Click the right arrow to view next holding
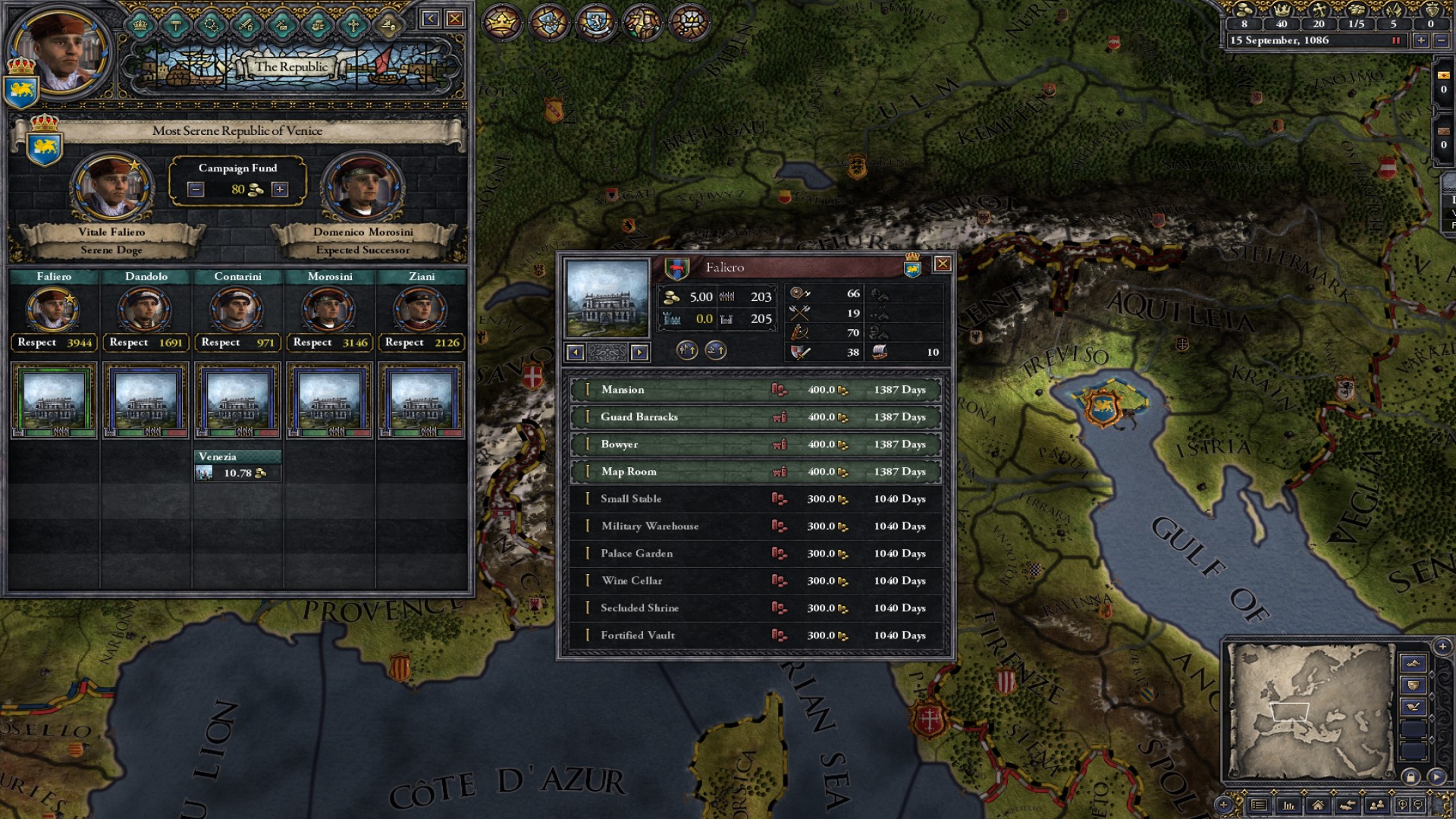 638,353
